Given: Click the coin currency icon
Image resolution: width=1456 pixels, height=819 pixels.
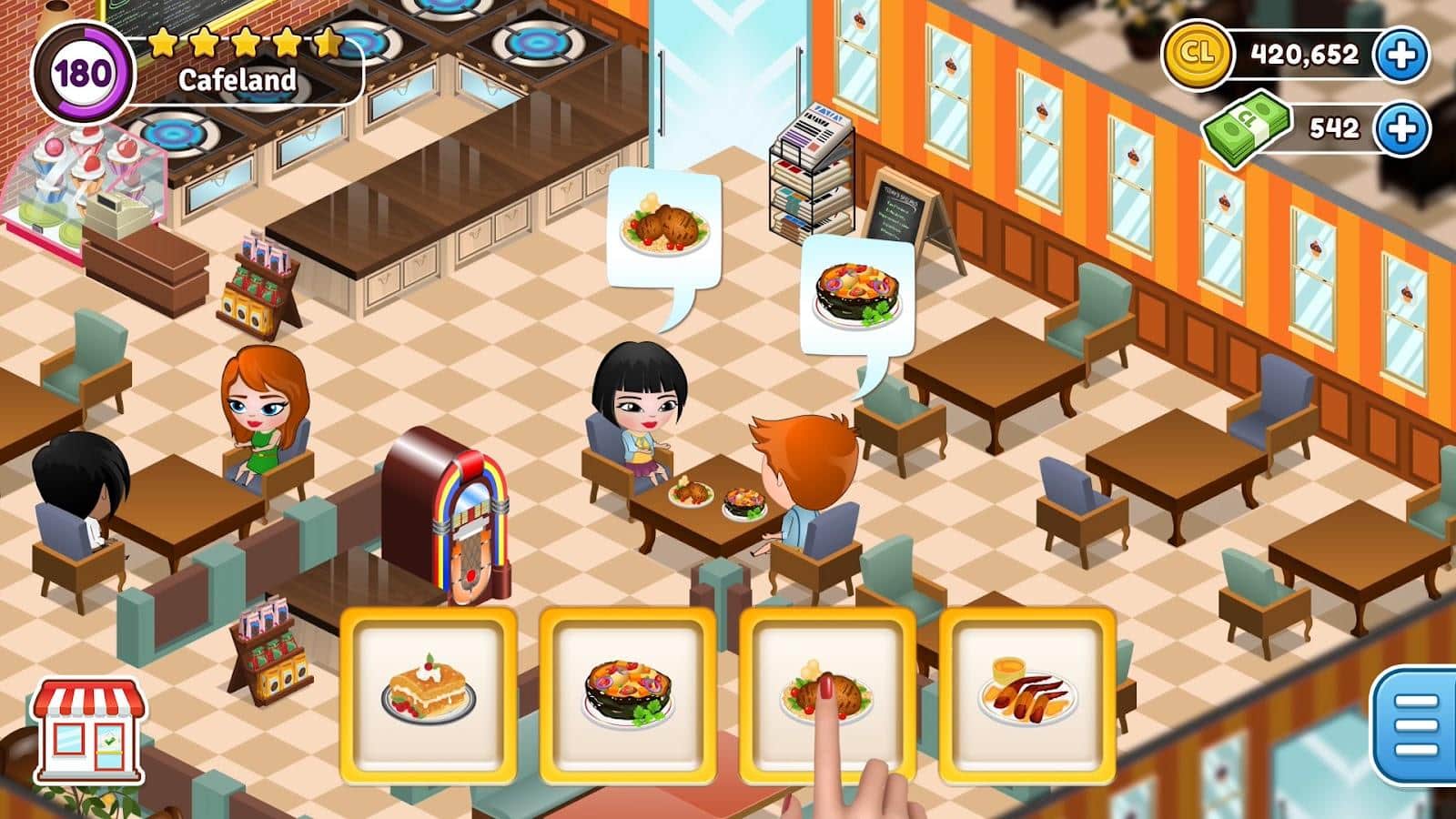Looking at the screenshot, I should [1199, 55].
